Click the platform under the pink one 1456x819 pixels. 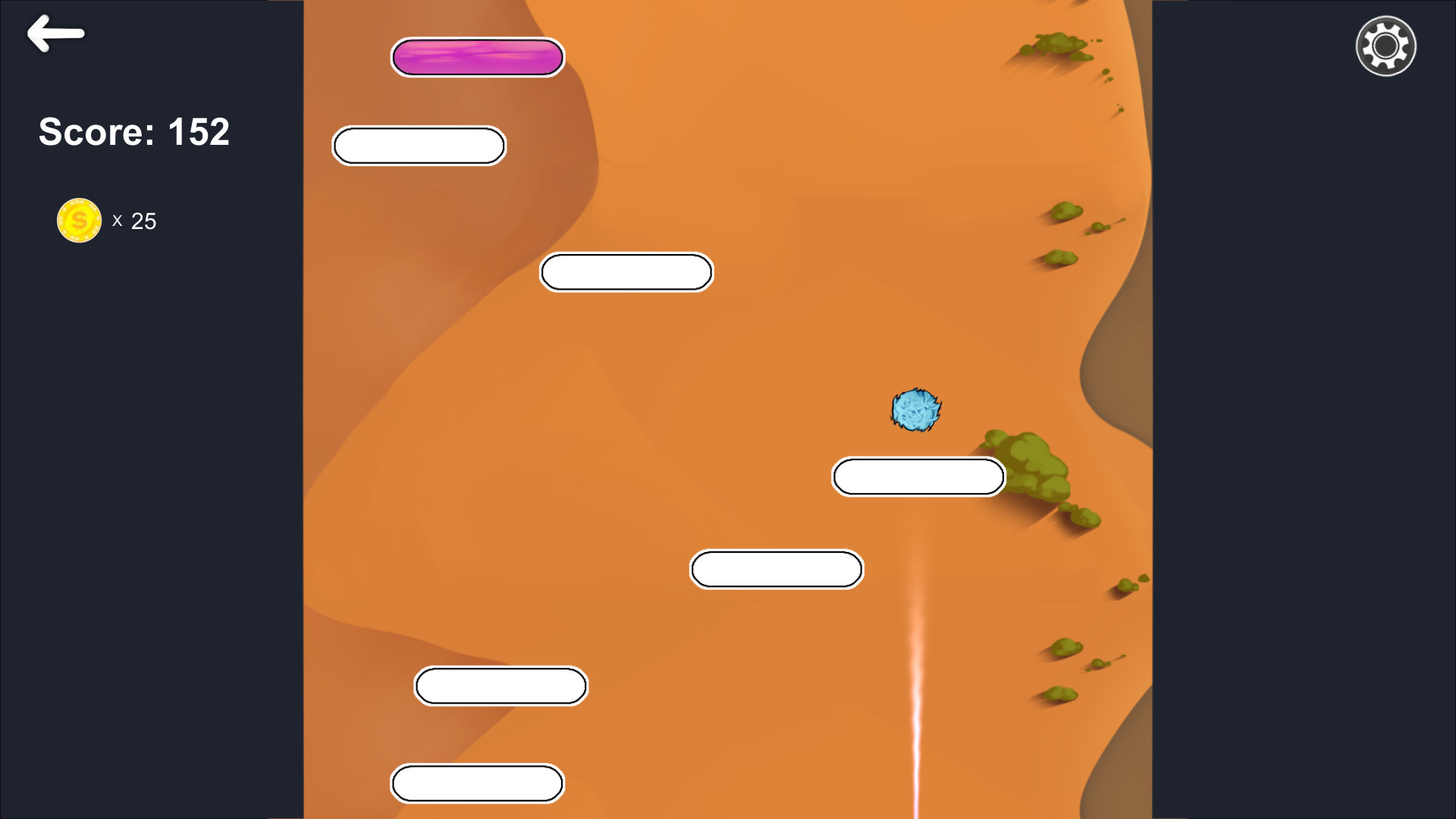pos(419,145)
